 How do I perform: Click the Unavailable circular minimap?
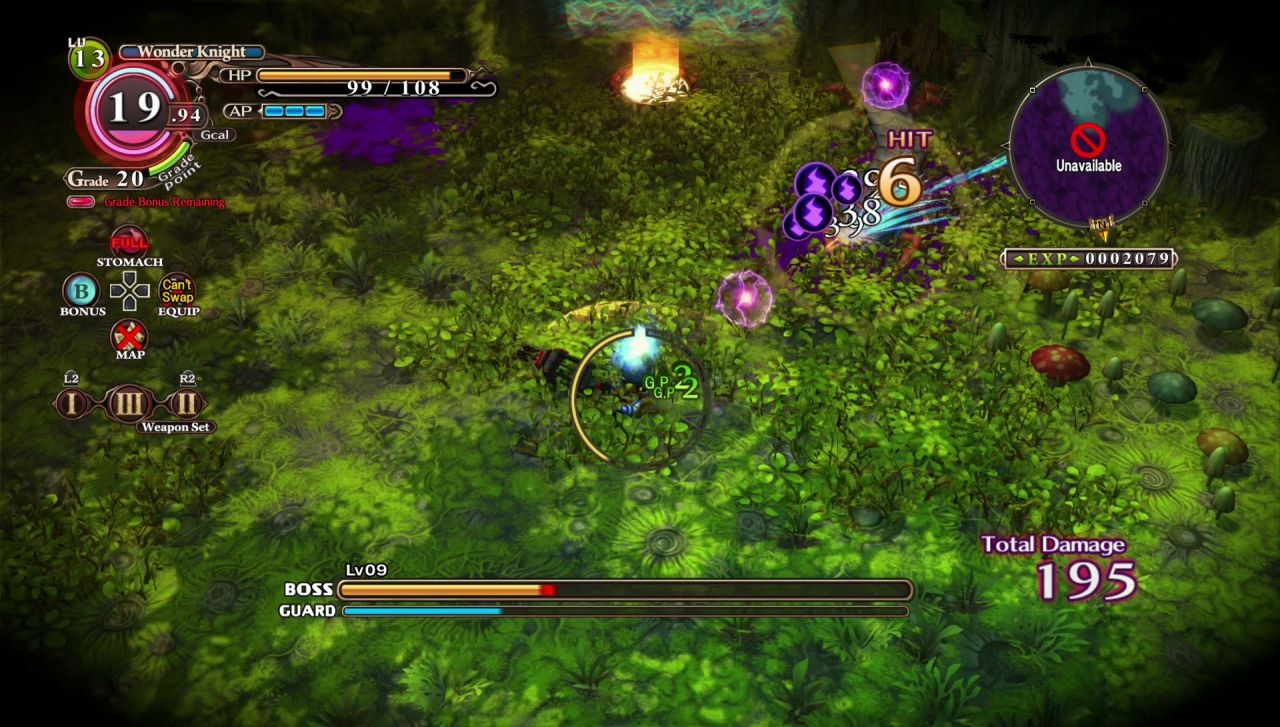tap(1088, 146)
